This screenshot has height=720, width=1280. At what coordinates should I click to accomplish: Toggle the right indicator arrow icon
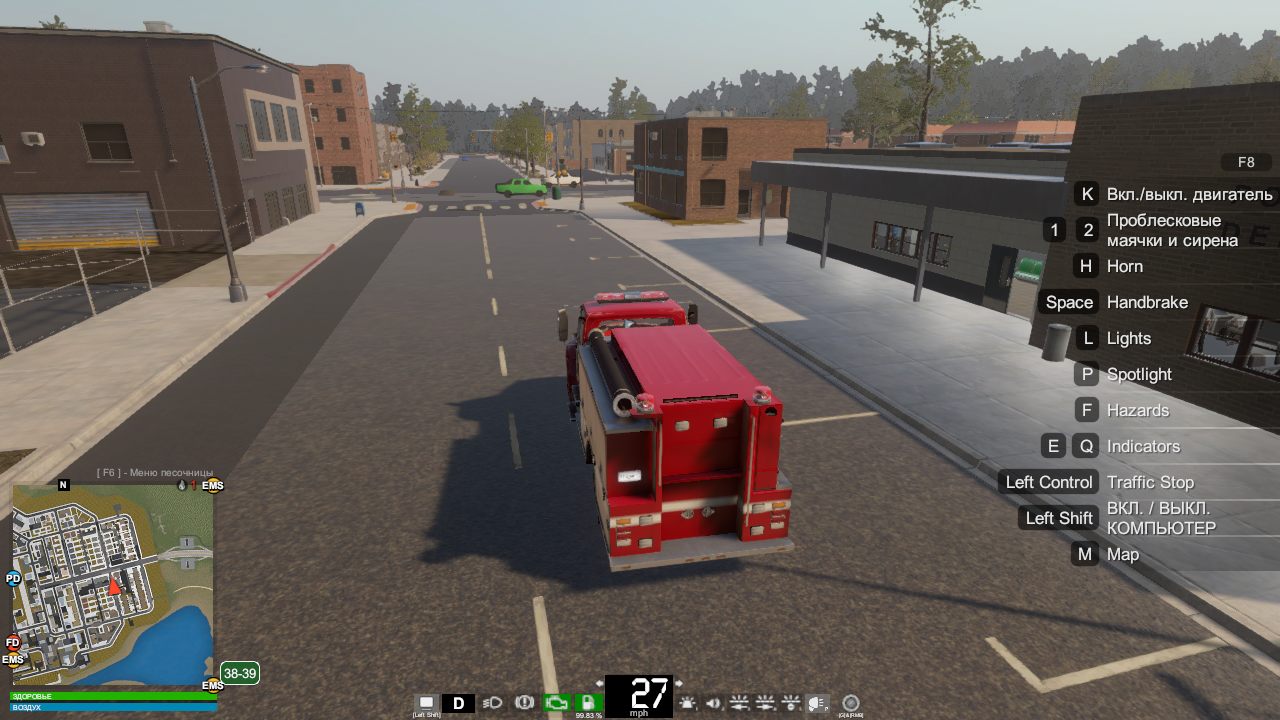[x=765, y=703]
